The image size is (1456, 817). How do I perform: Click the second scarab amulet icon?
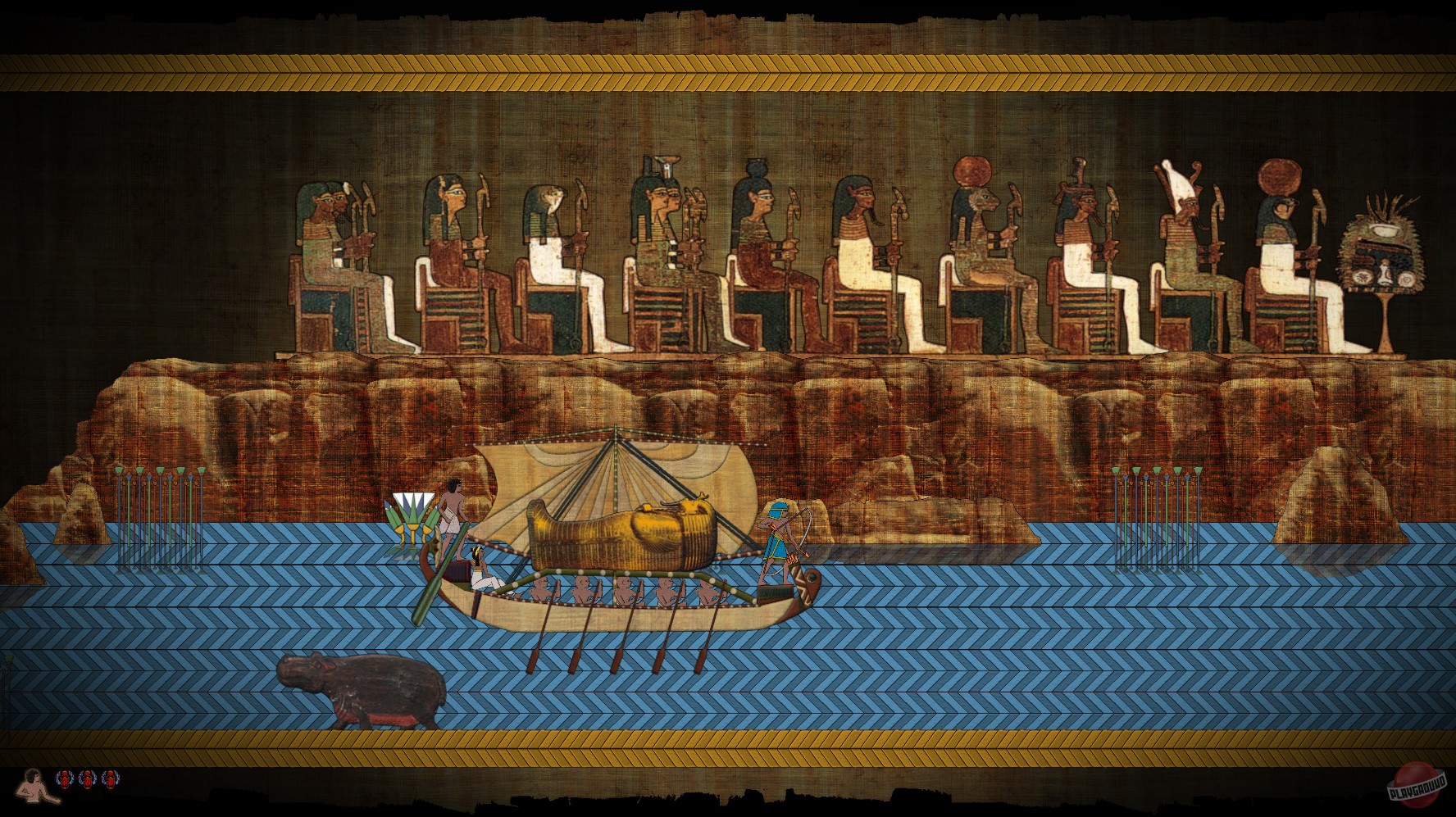87,778
